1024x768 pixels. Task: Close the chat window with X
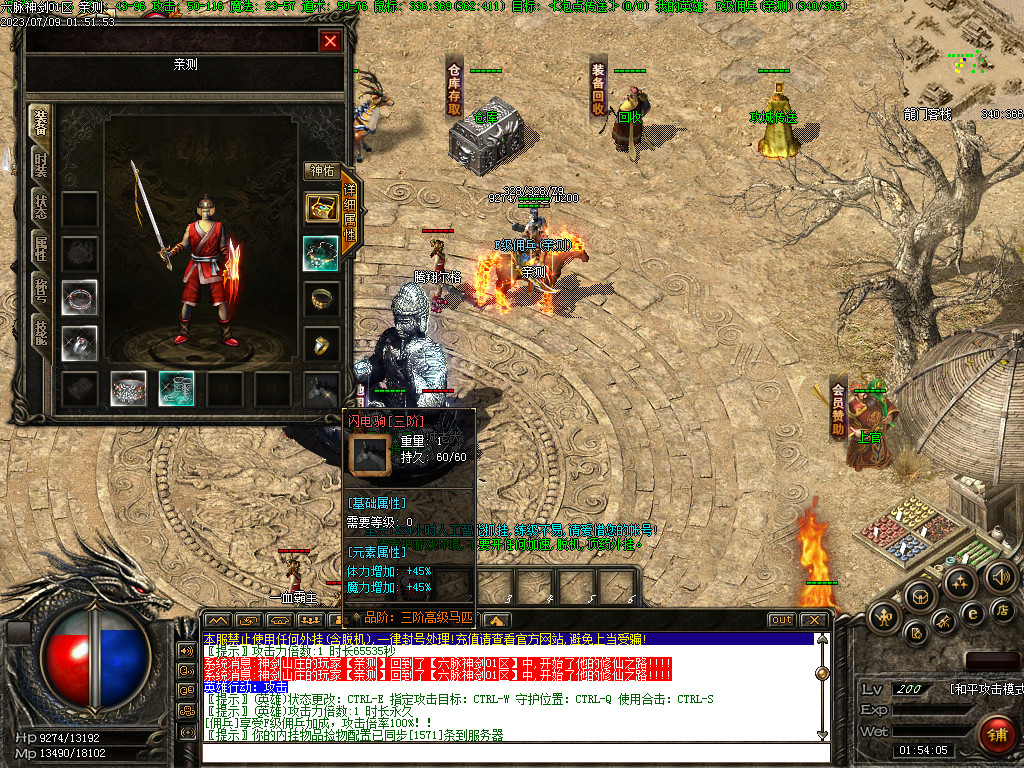click(814, 620)
